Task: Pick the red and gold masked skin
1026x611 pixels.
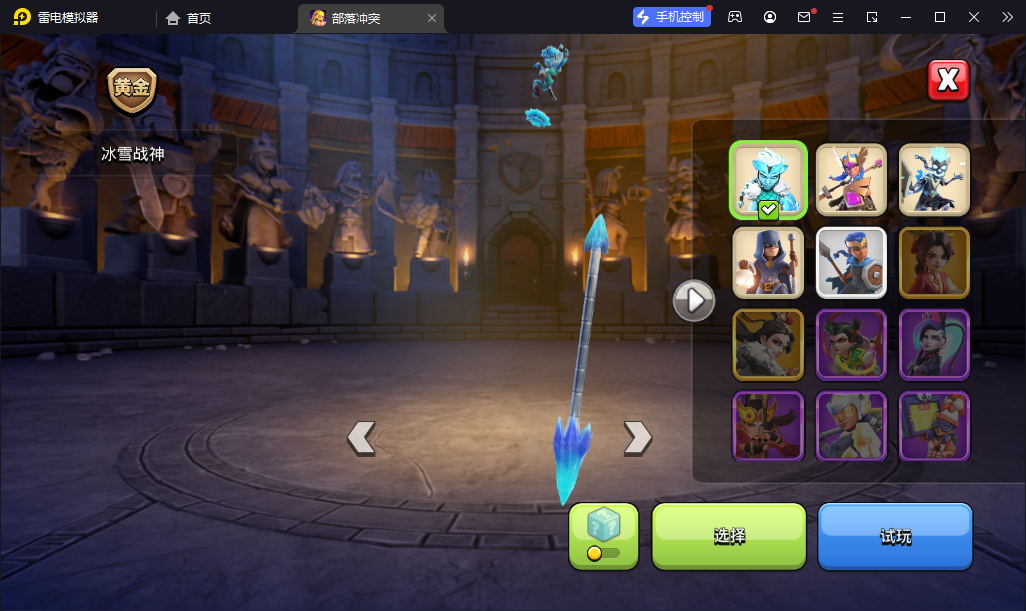Action: [x=768, y=425]
